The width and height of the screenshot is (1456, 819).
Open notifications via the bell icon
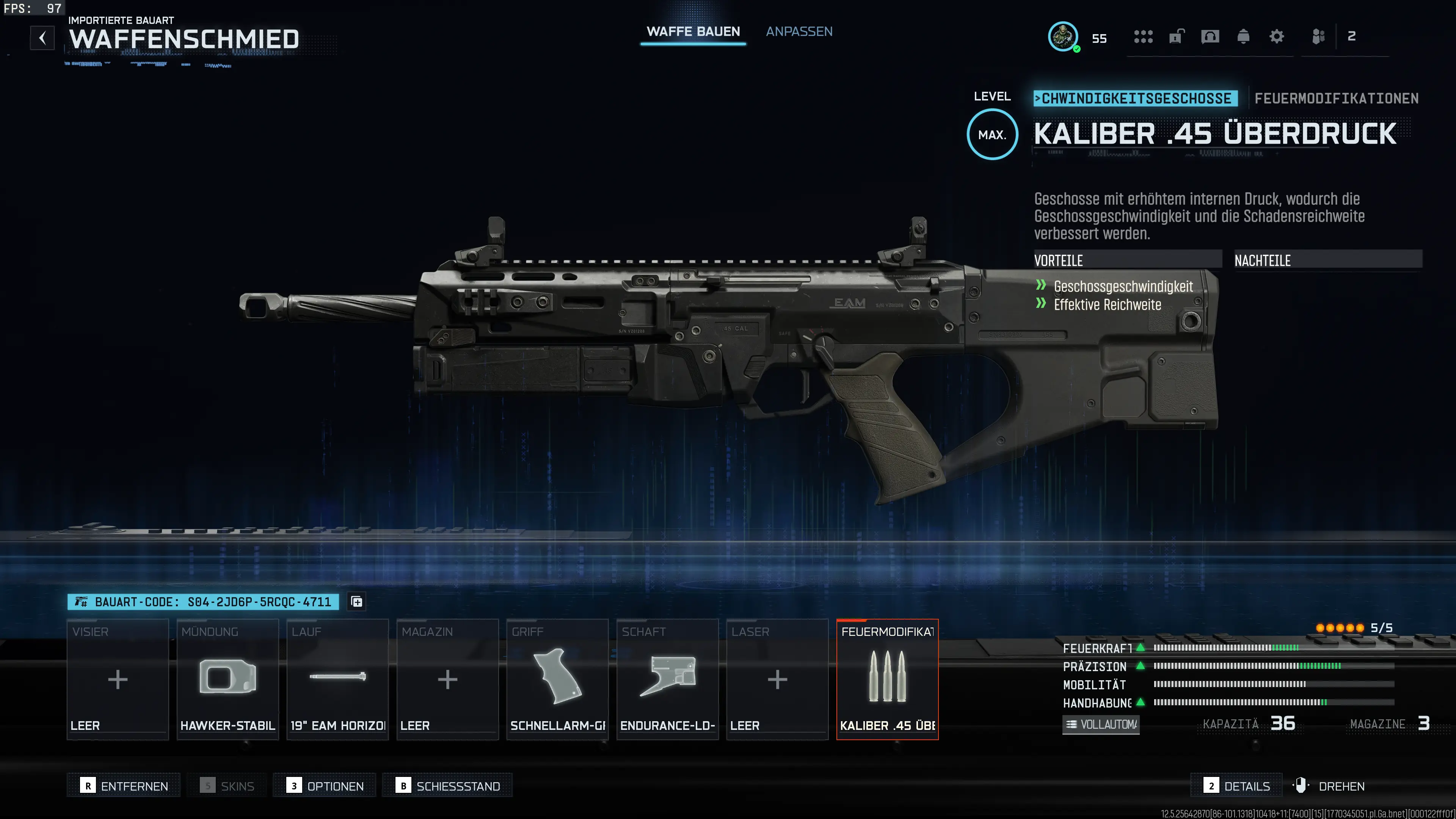1244,37
